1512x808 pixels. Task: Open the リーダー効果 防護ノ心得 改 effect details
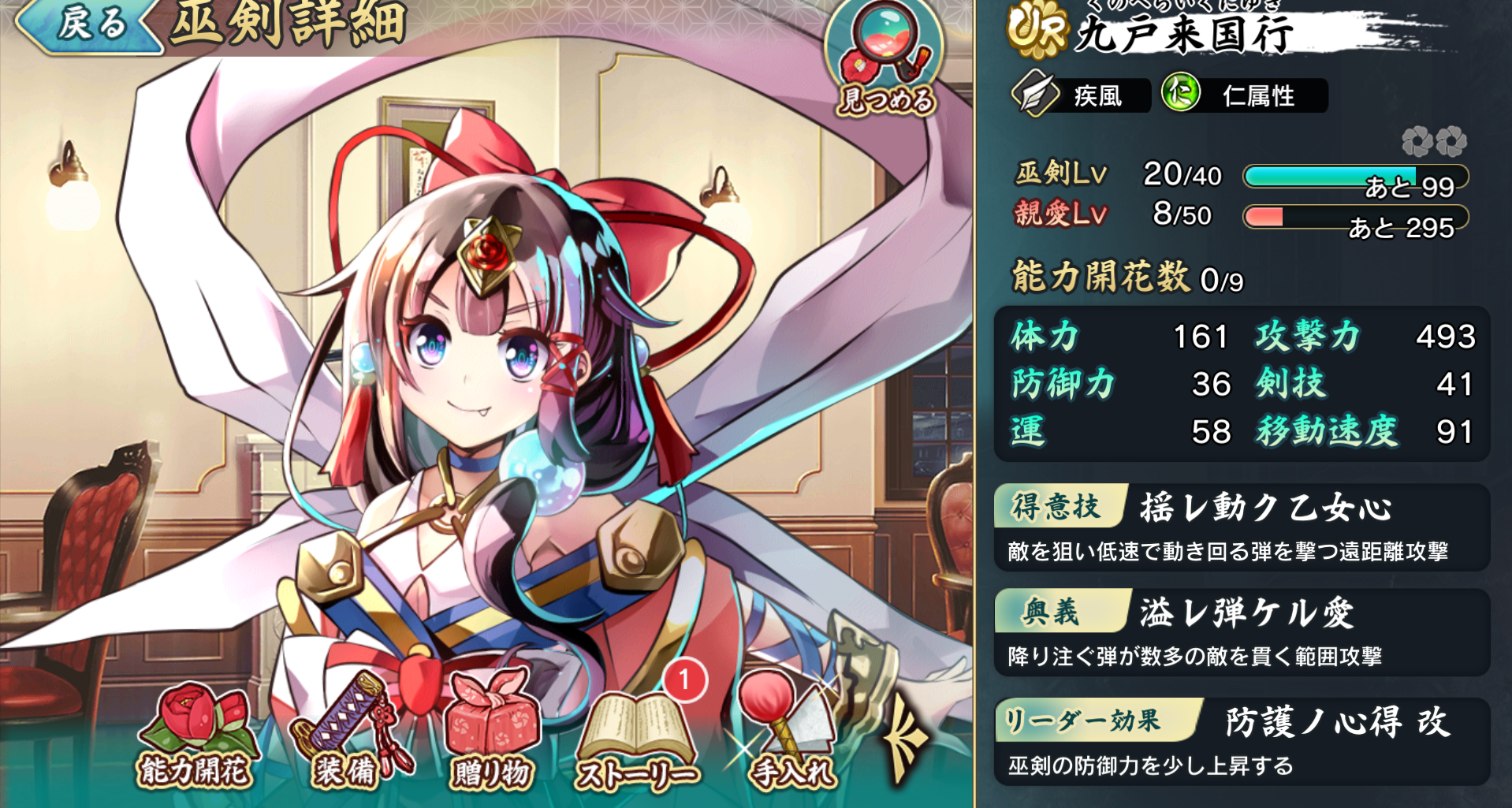click(1242, 741)
